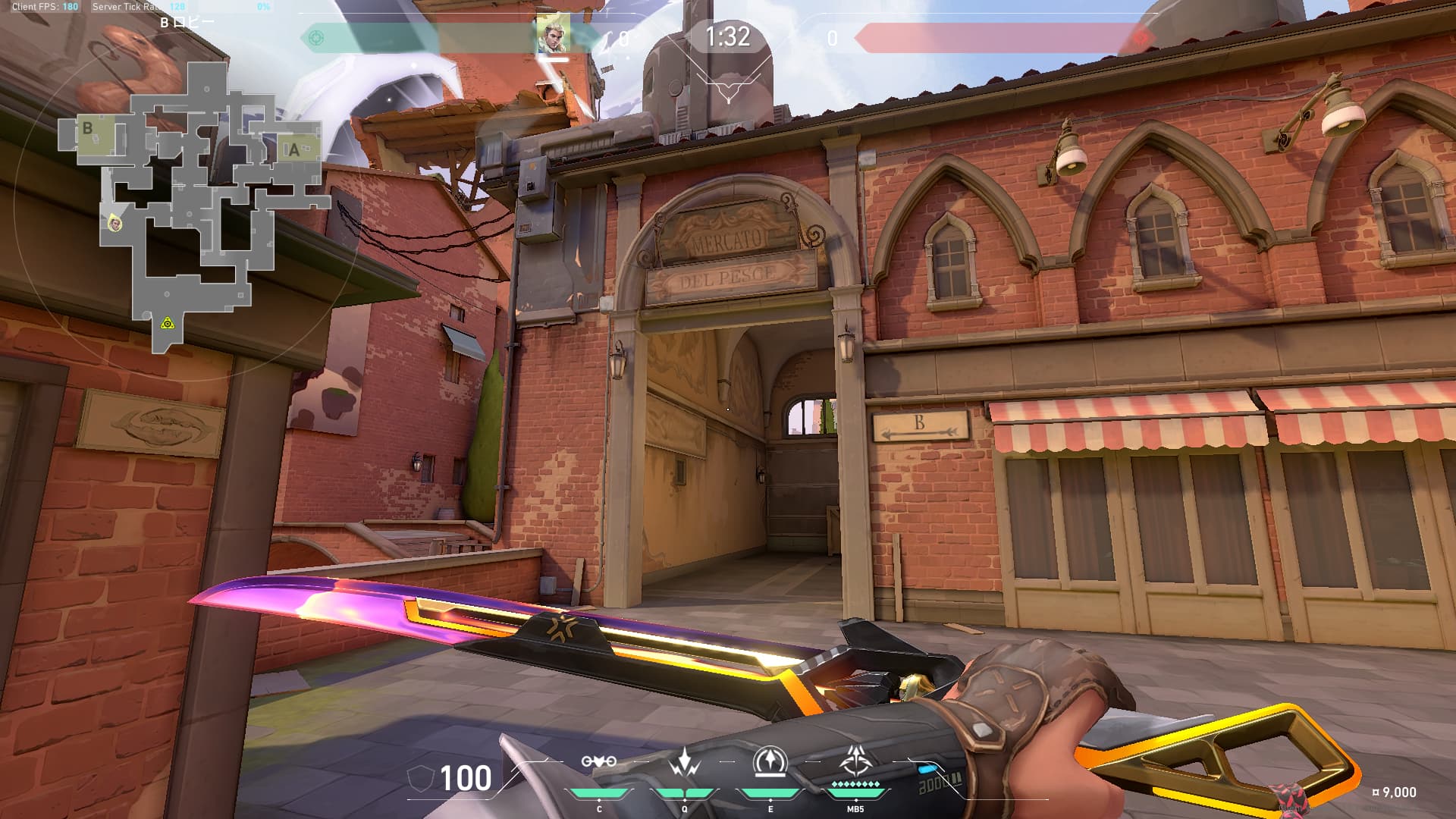This screenshot has width=1456, height=819.
Task: Click the A site on the minimap
Action: [x=295, y=149]
